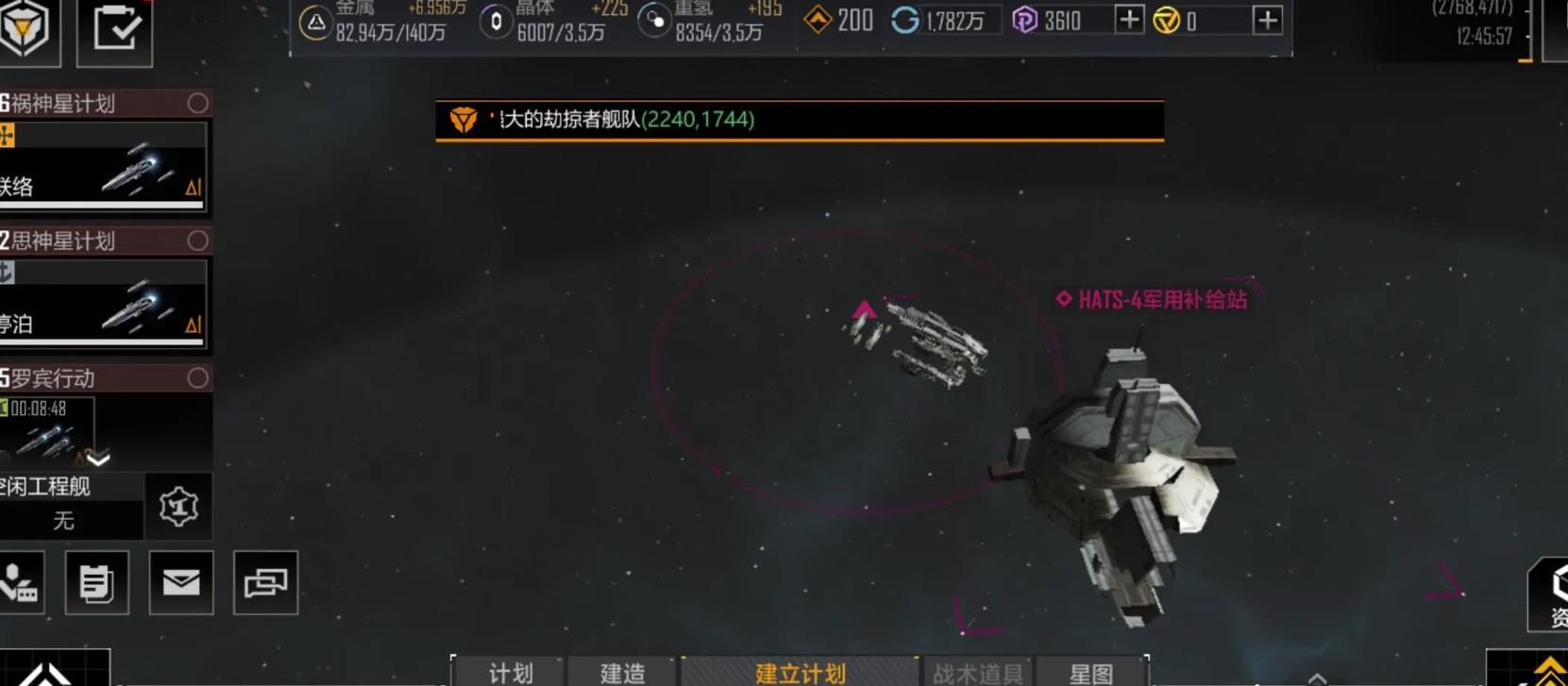Click the gear icon beside 空闲工程舰
This screenshot has height=686, width=1568.
tap(178, 506)
